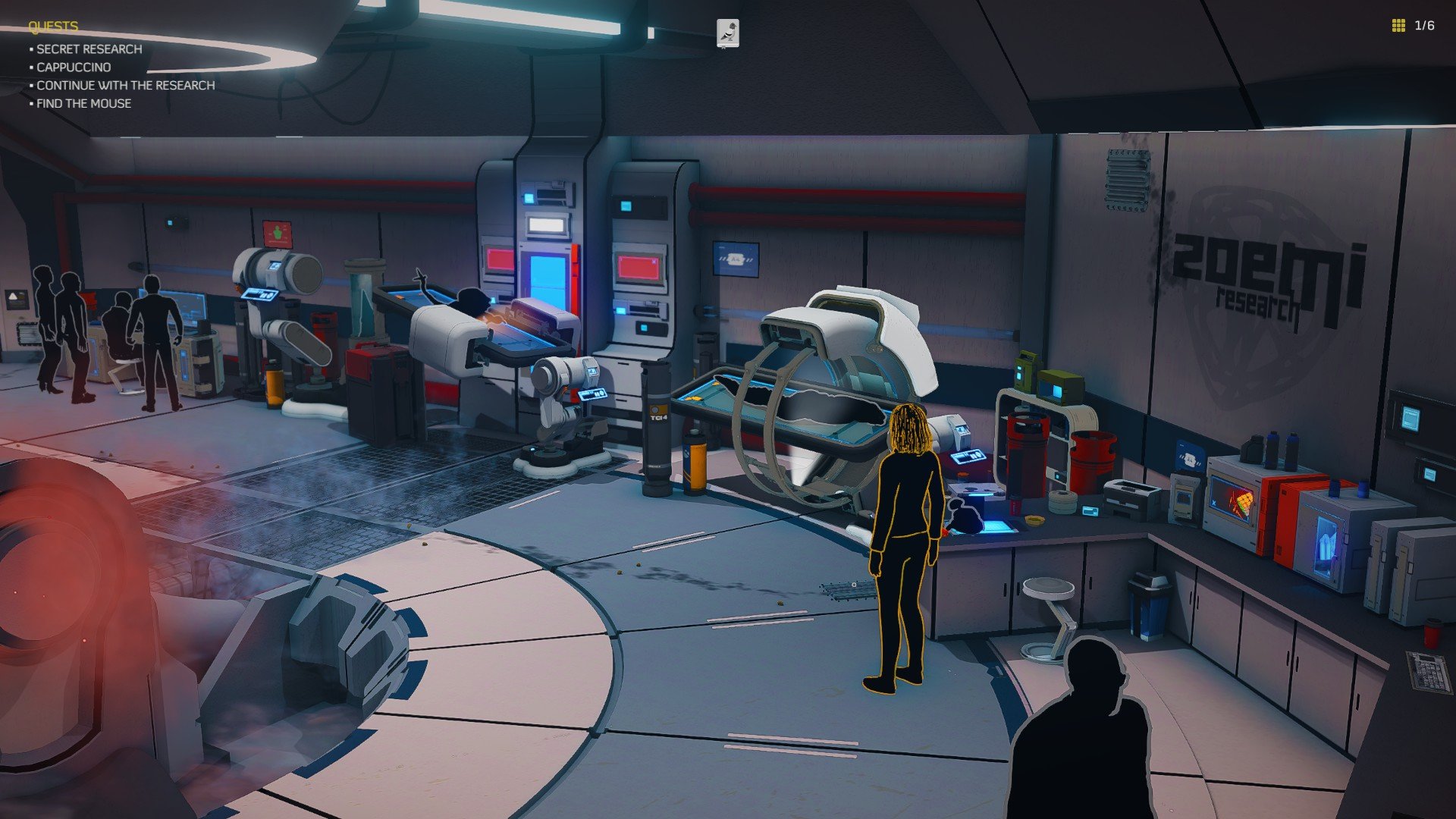Select the Secret Research quest entry
1456x819 pixels.
[x=89, y=49]
